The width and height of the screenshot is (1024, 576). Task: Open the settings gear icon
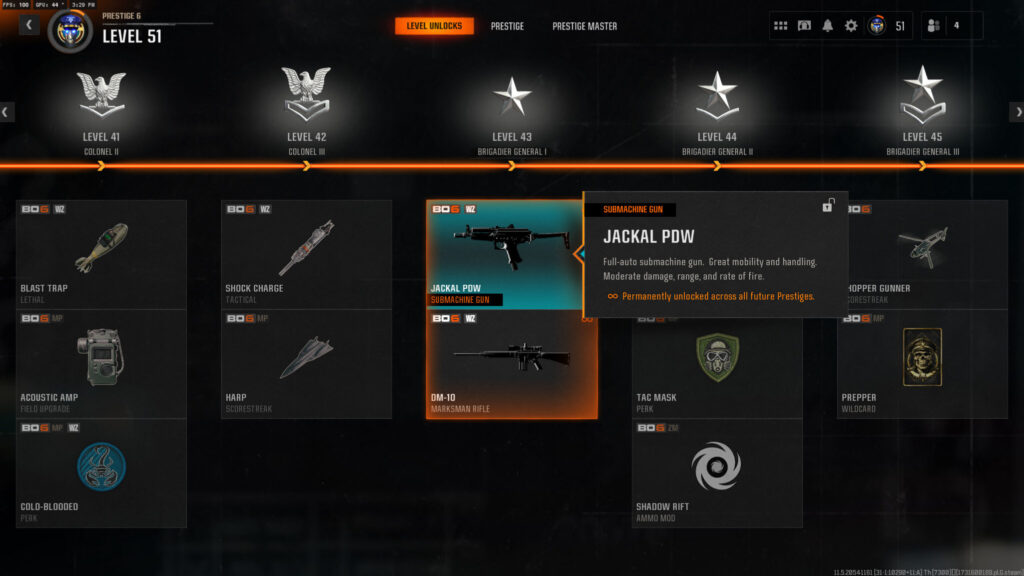[851, 26]
